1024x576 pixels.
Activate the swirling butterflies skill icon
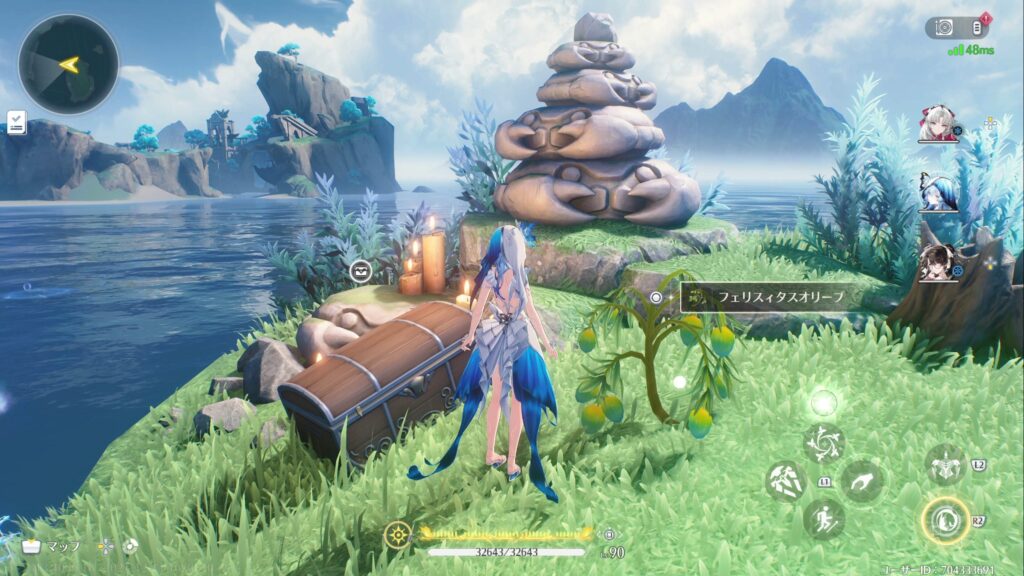823,444
